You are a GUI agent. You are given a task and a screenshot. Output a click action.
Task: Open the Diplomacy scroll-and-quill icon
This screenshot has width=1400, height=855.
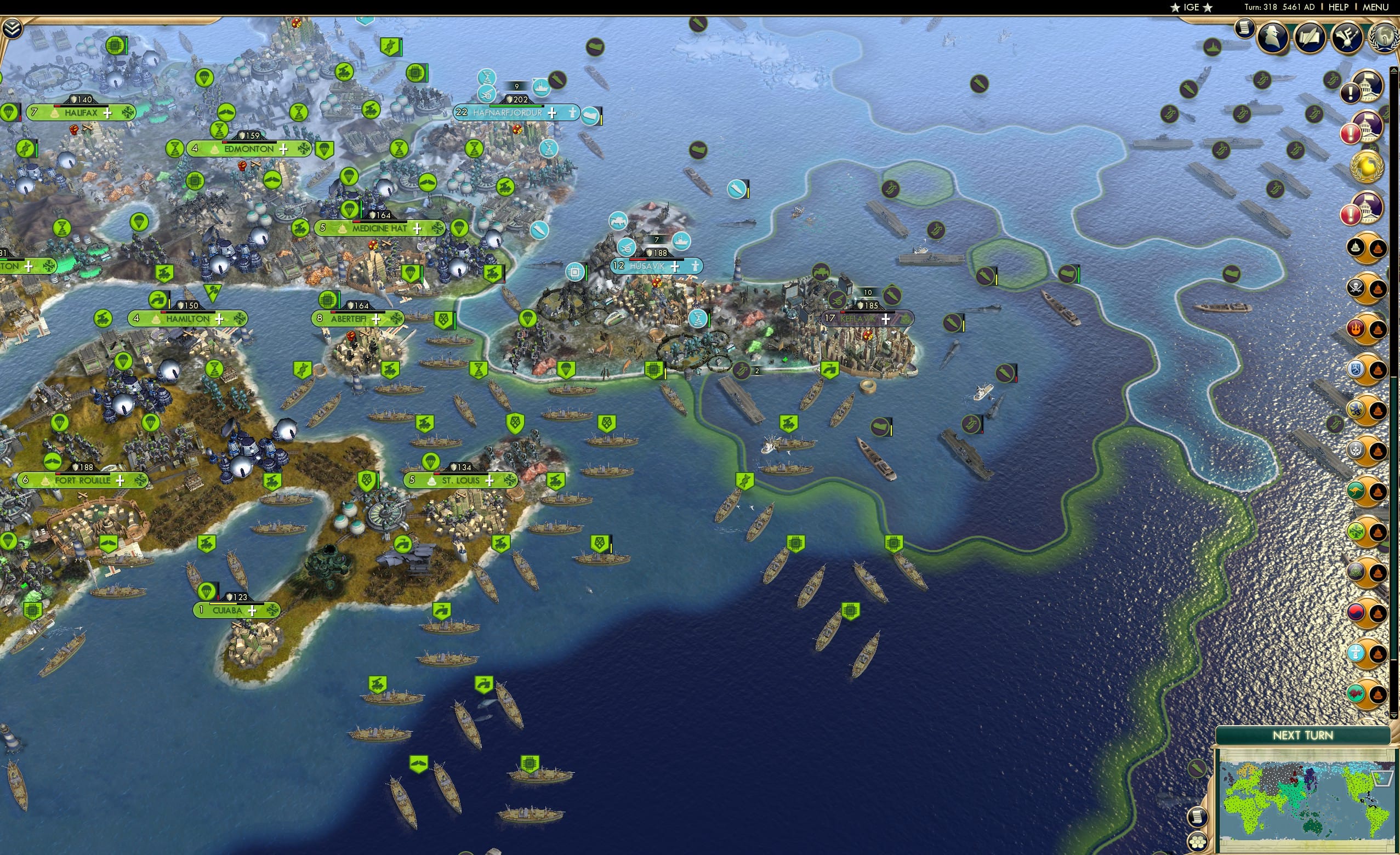1309,37
